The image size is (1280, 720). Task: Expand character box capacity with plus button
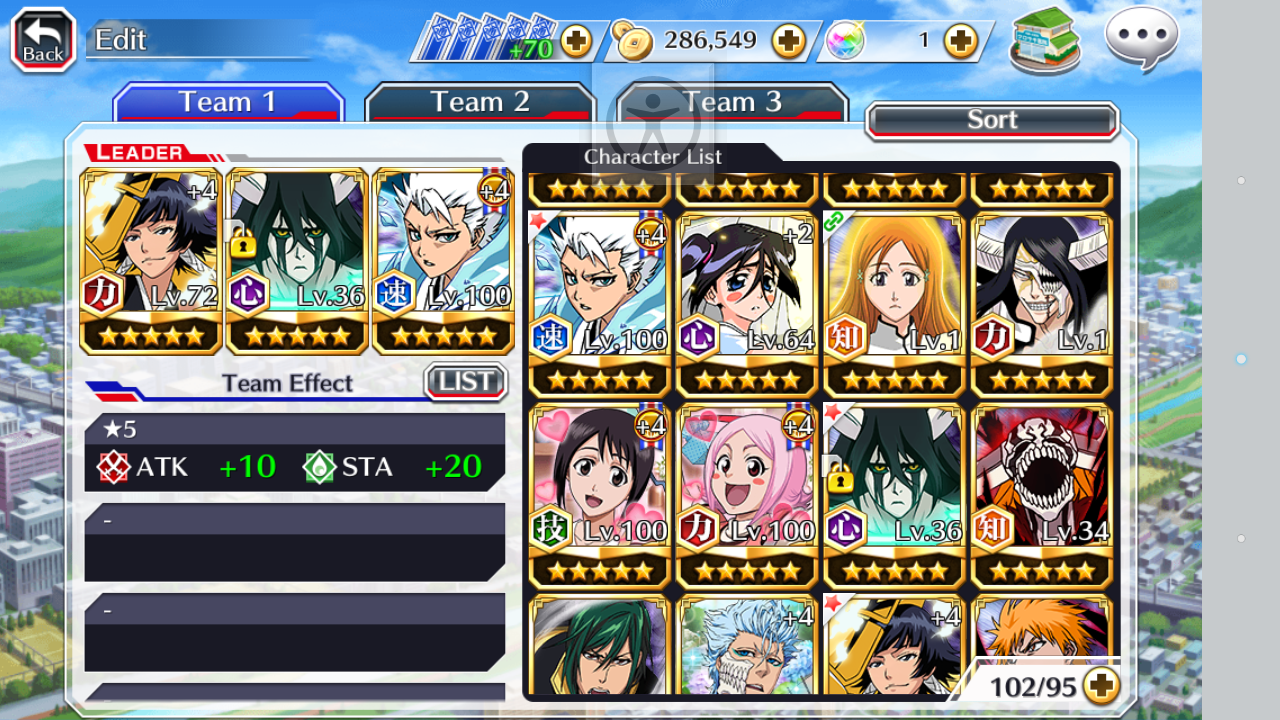coord(1100,686)
